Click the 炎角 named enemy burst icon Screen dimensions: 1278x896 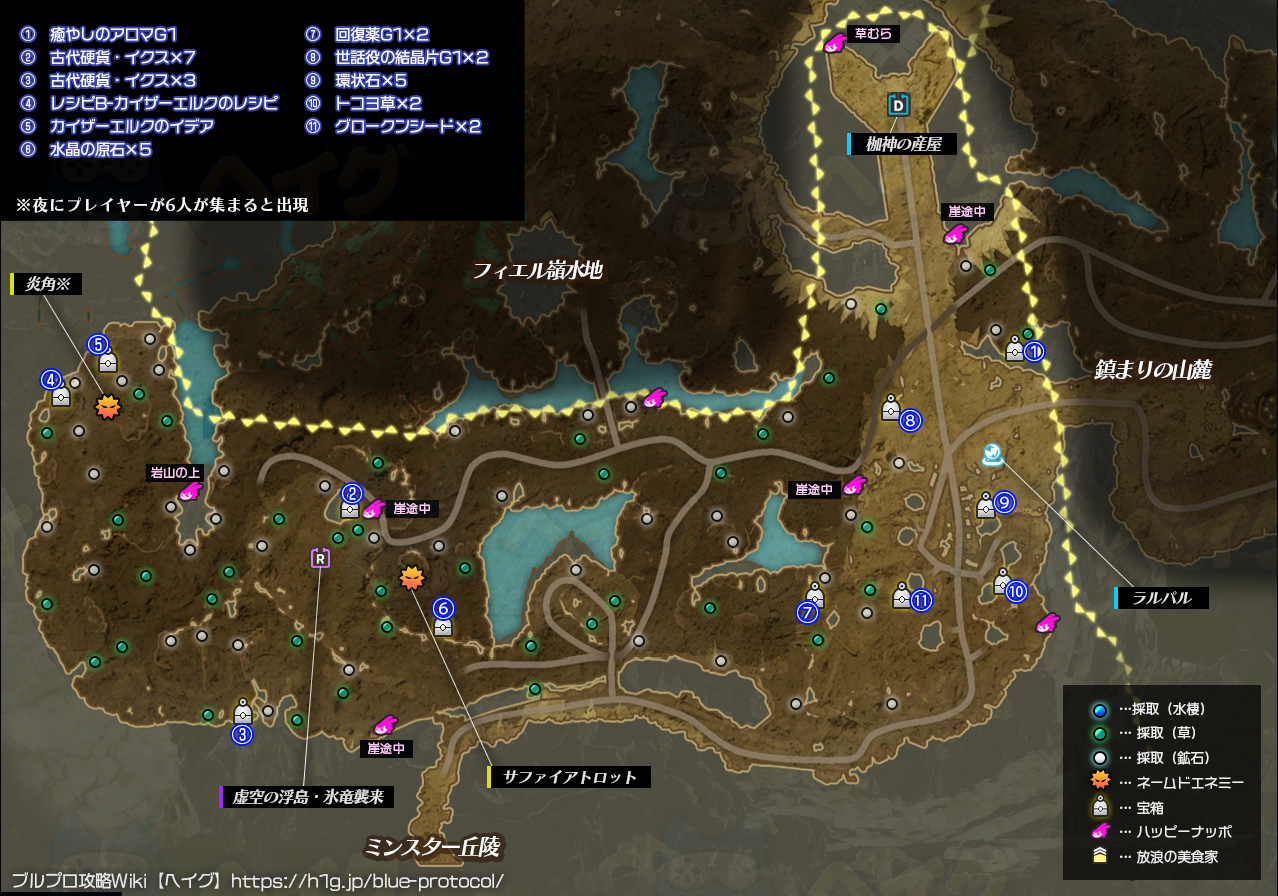click(105, 406)
